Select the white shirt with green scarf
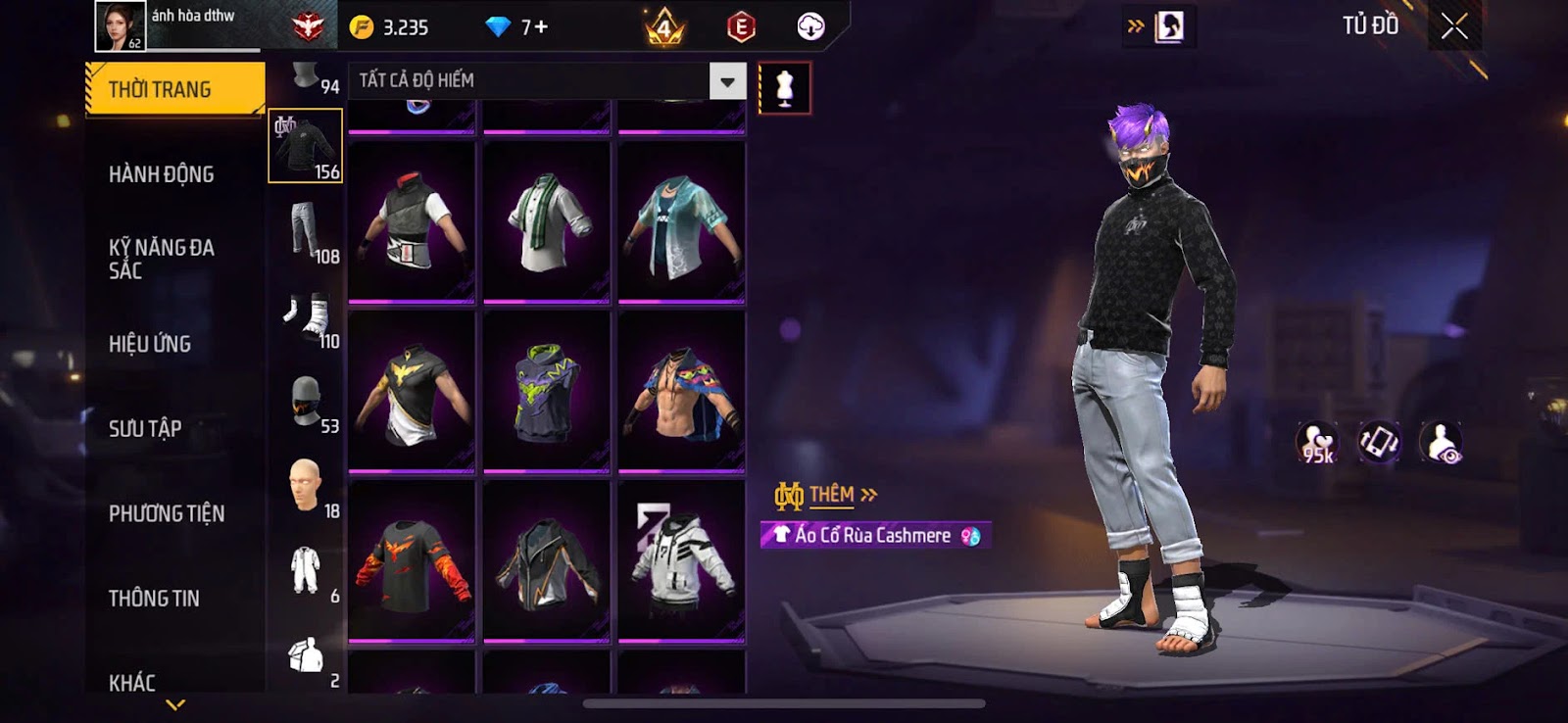 coord(547,222)
